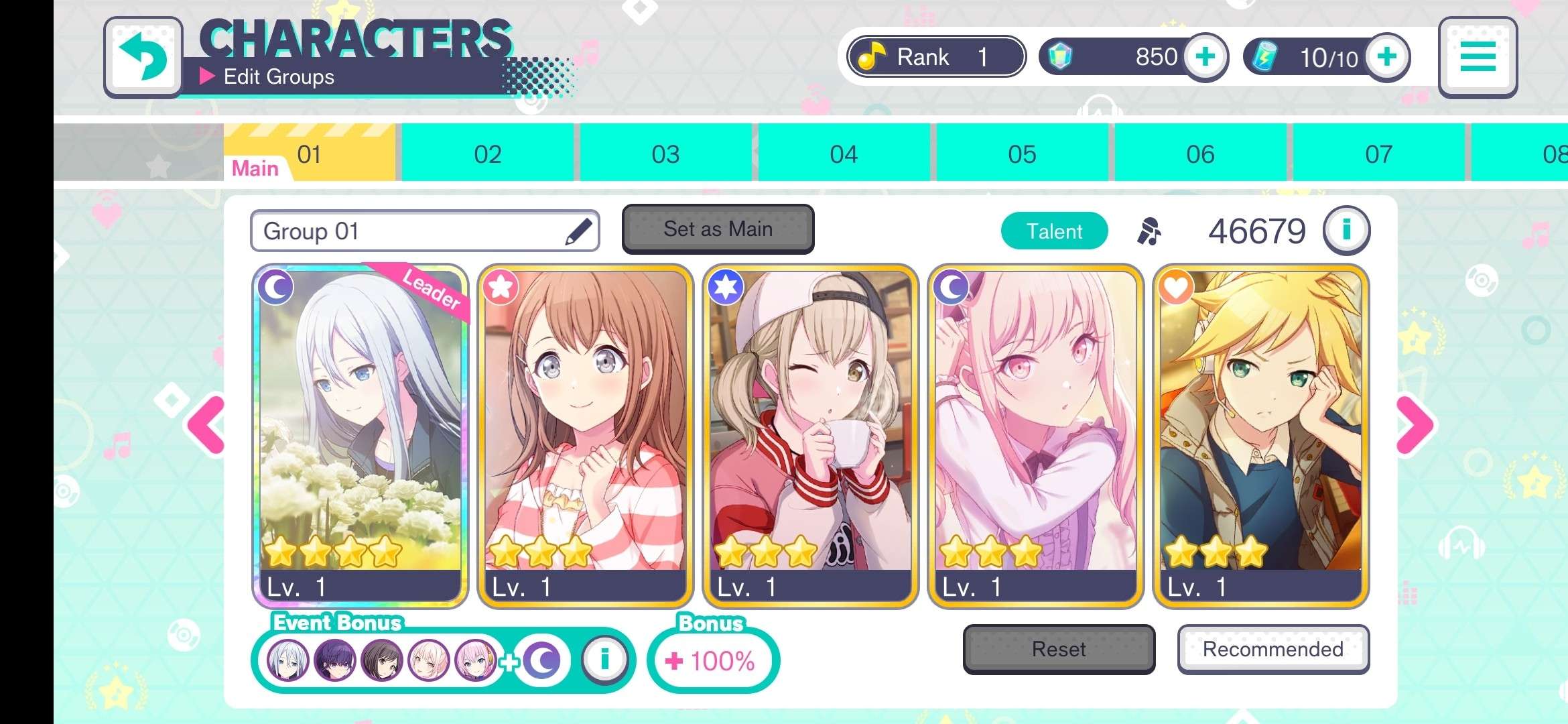Go to next group with right arrow
The height and width of the screenshot is (724, 1568).
[x=1415, y=425]
